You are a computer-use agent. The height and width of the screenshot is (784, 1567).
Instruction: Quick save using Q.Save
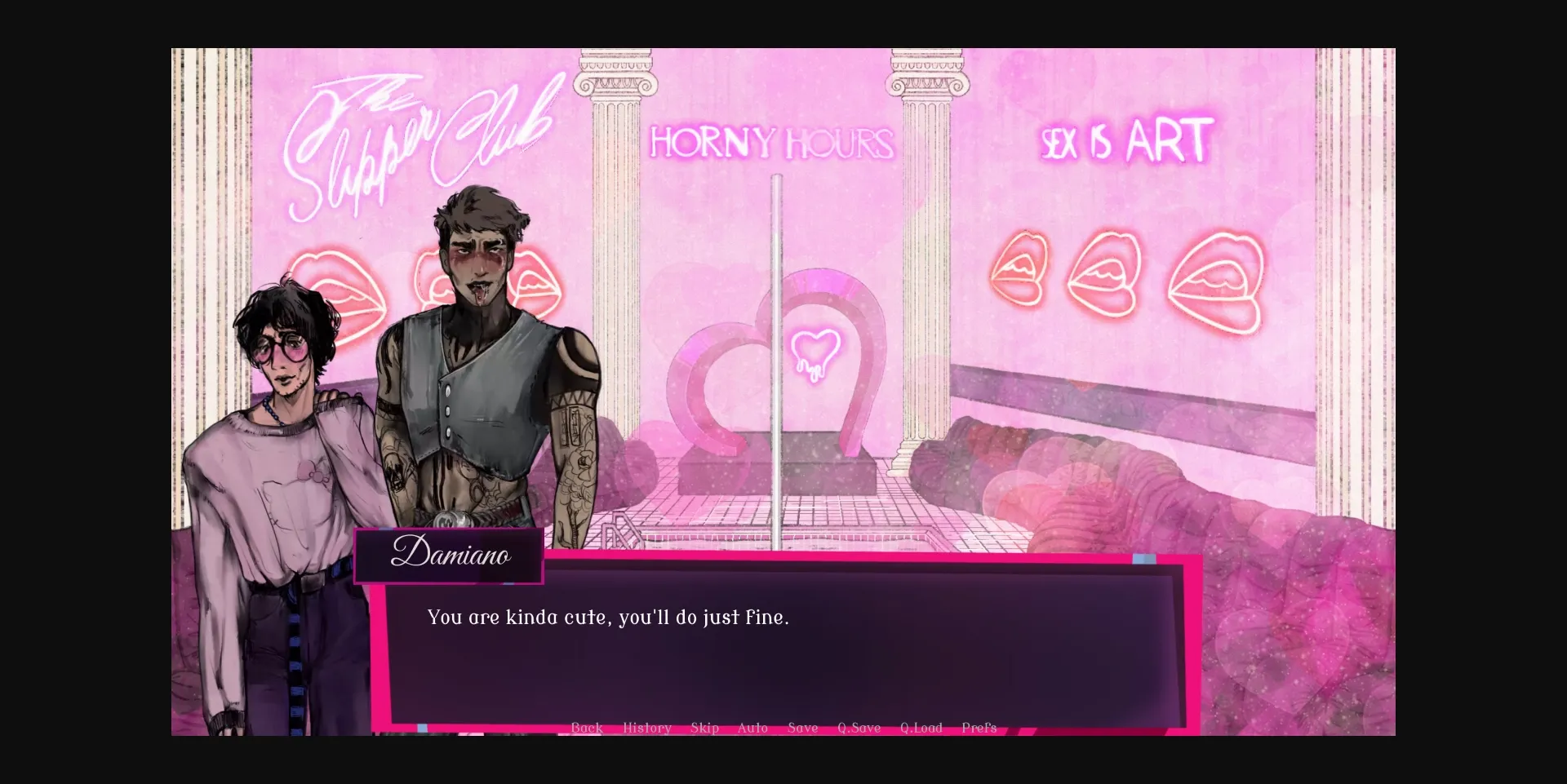click(859, 727)
